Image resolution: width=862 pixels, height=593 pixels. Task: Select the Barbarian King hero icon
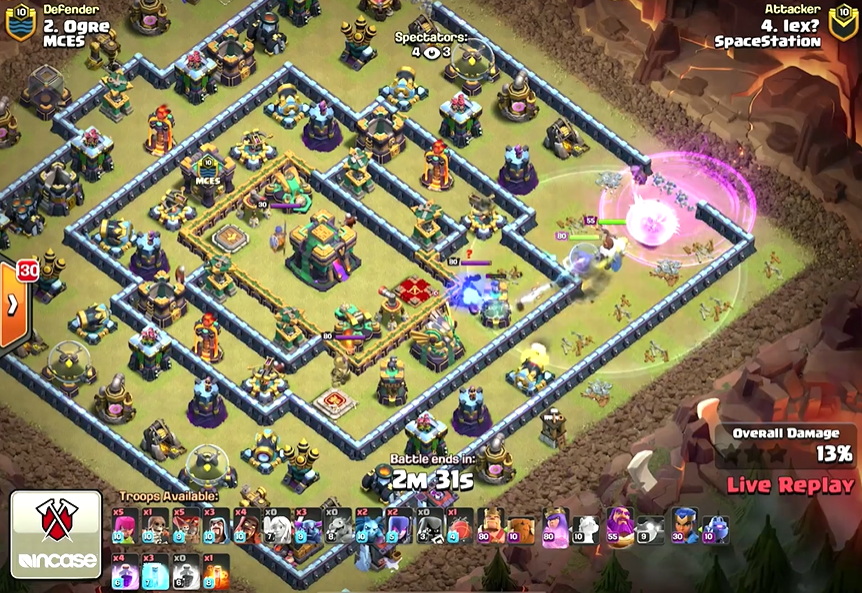(x=490, y=526)
